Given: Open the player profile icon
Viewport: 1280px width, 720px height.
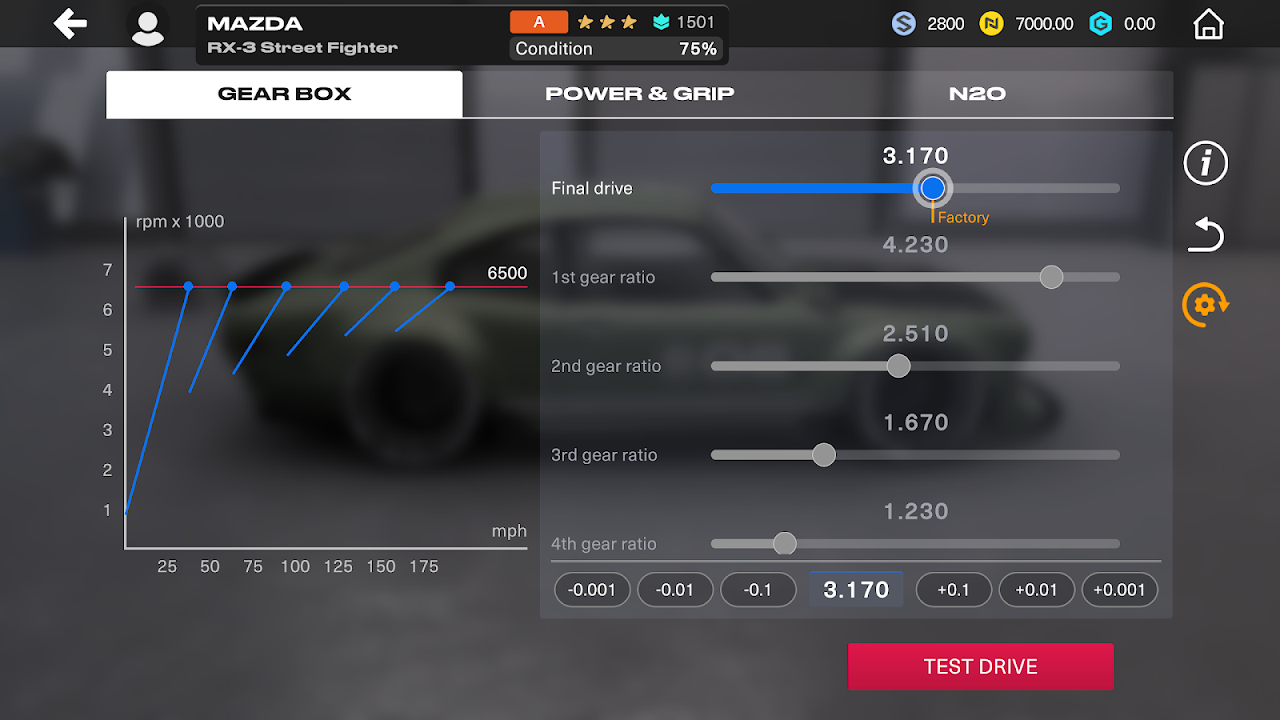Looking at the screenshot, I should click(x=148, y=27).
